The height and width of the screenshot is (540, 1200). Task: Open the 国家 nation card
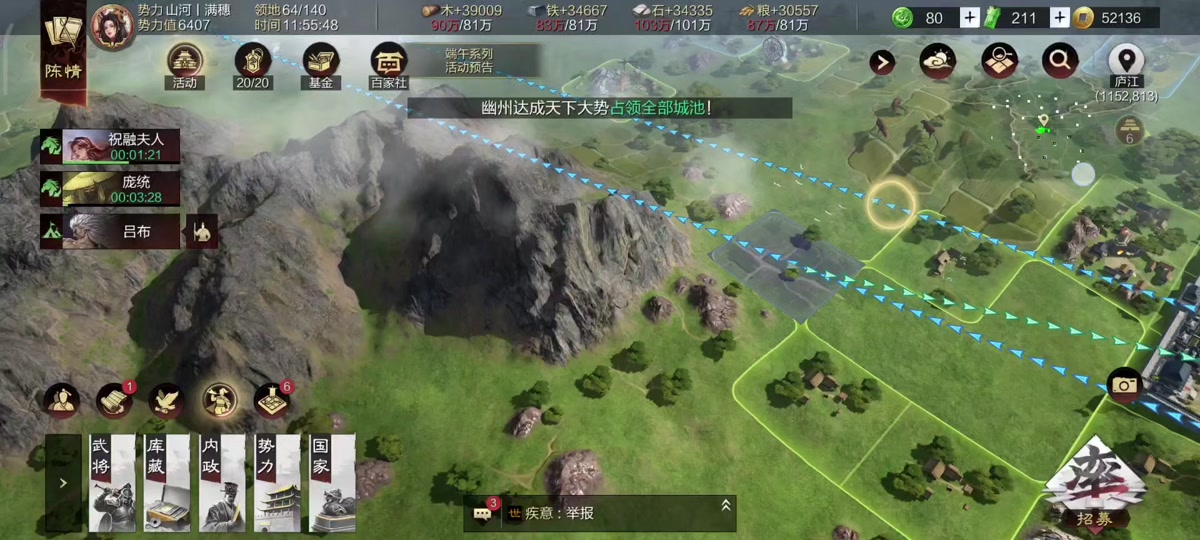point(331,482)
